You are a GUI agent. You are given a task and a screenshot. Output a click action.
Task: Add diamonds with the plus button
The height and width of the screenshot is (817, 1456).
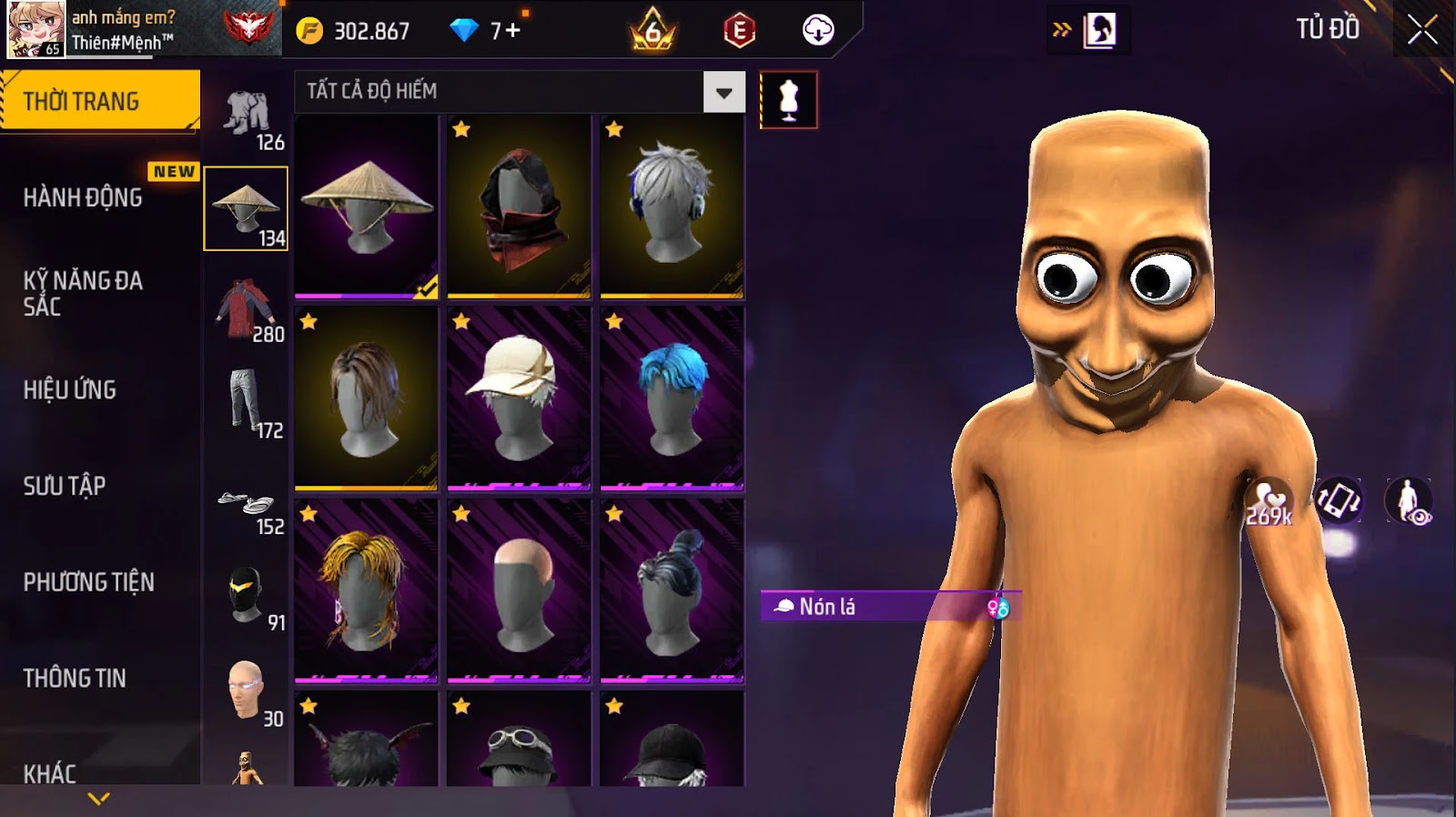click(512, 31)
